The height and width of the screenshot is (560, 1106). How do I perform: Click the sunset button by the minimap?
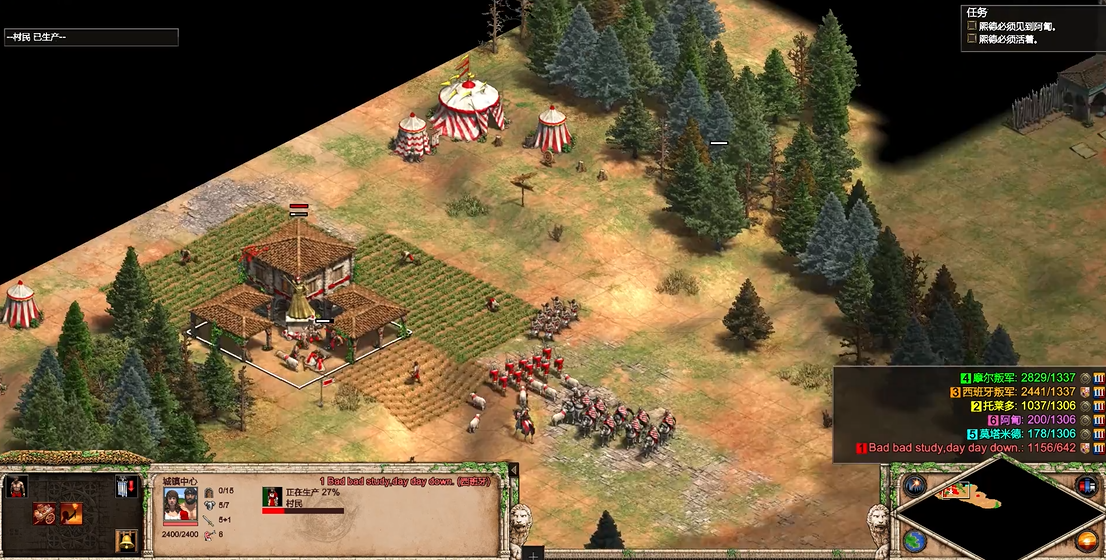(1086, 541)
